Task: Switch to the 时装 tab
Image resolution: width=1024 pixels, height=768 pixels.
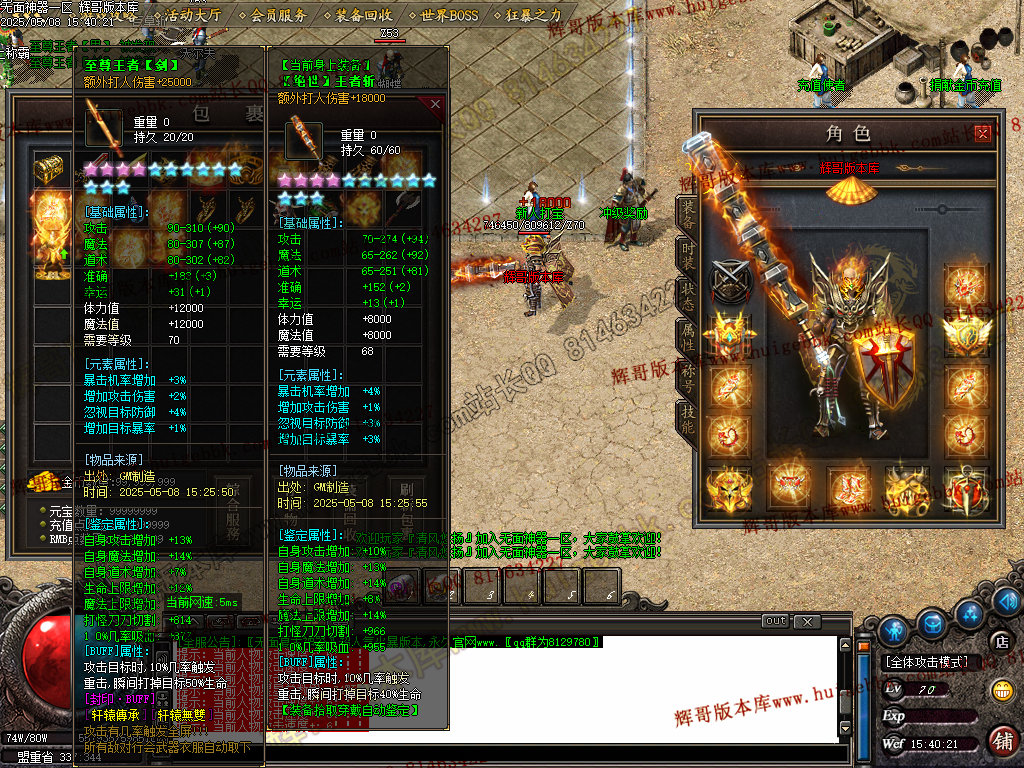Action: [687, 254]
